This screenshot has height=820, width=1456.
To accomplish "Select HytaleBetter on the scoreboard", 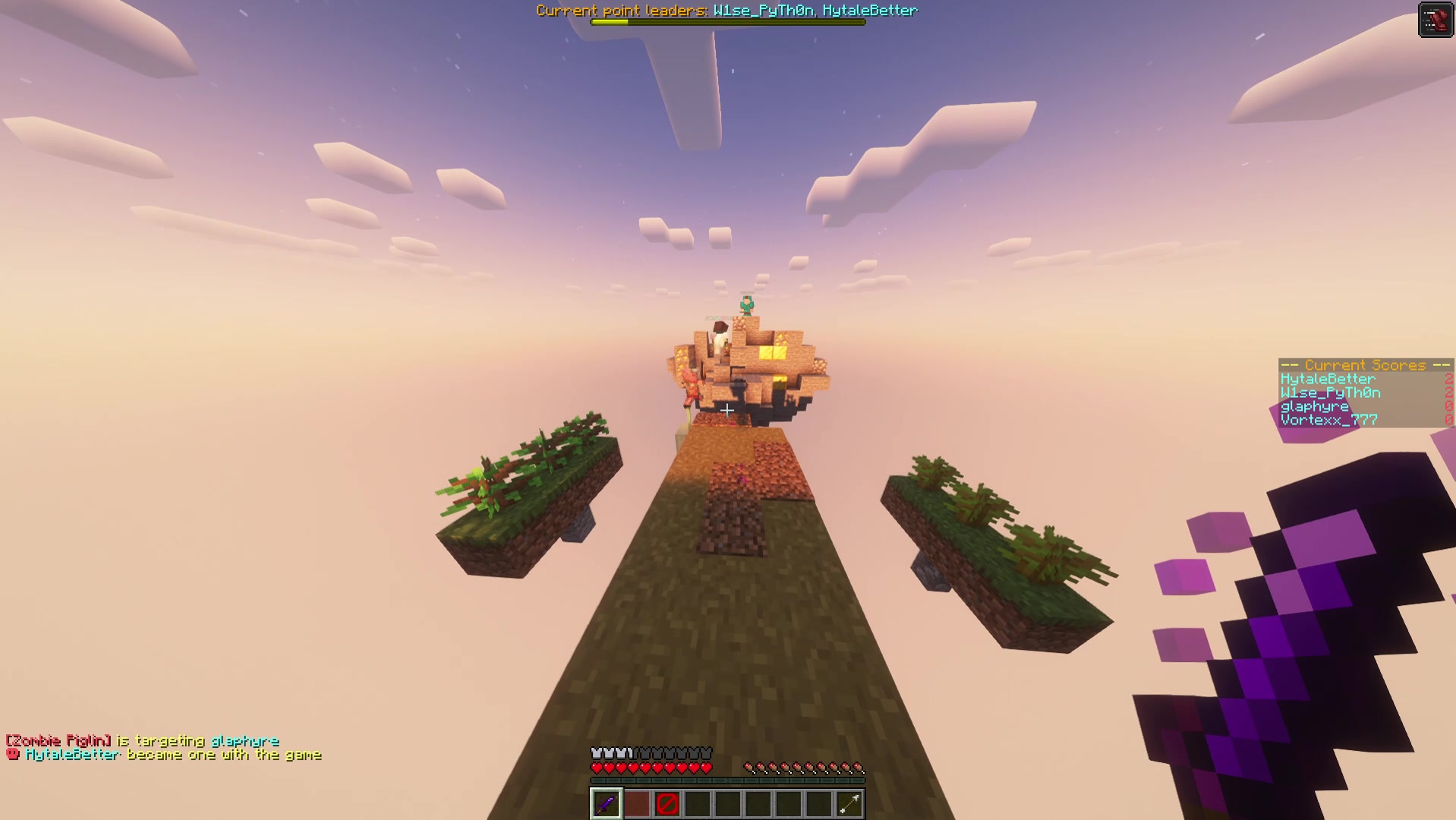I will (x=1325, y=378).
